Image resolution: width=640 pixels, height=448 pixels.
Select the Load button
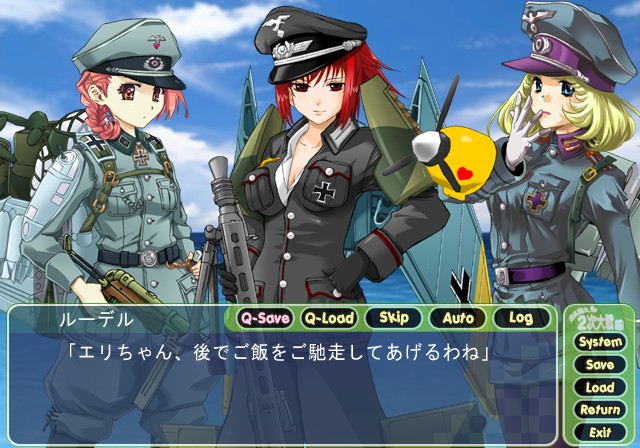pyautogui.click(x=599, y=387)
